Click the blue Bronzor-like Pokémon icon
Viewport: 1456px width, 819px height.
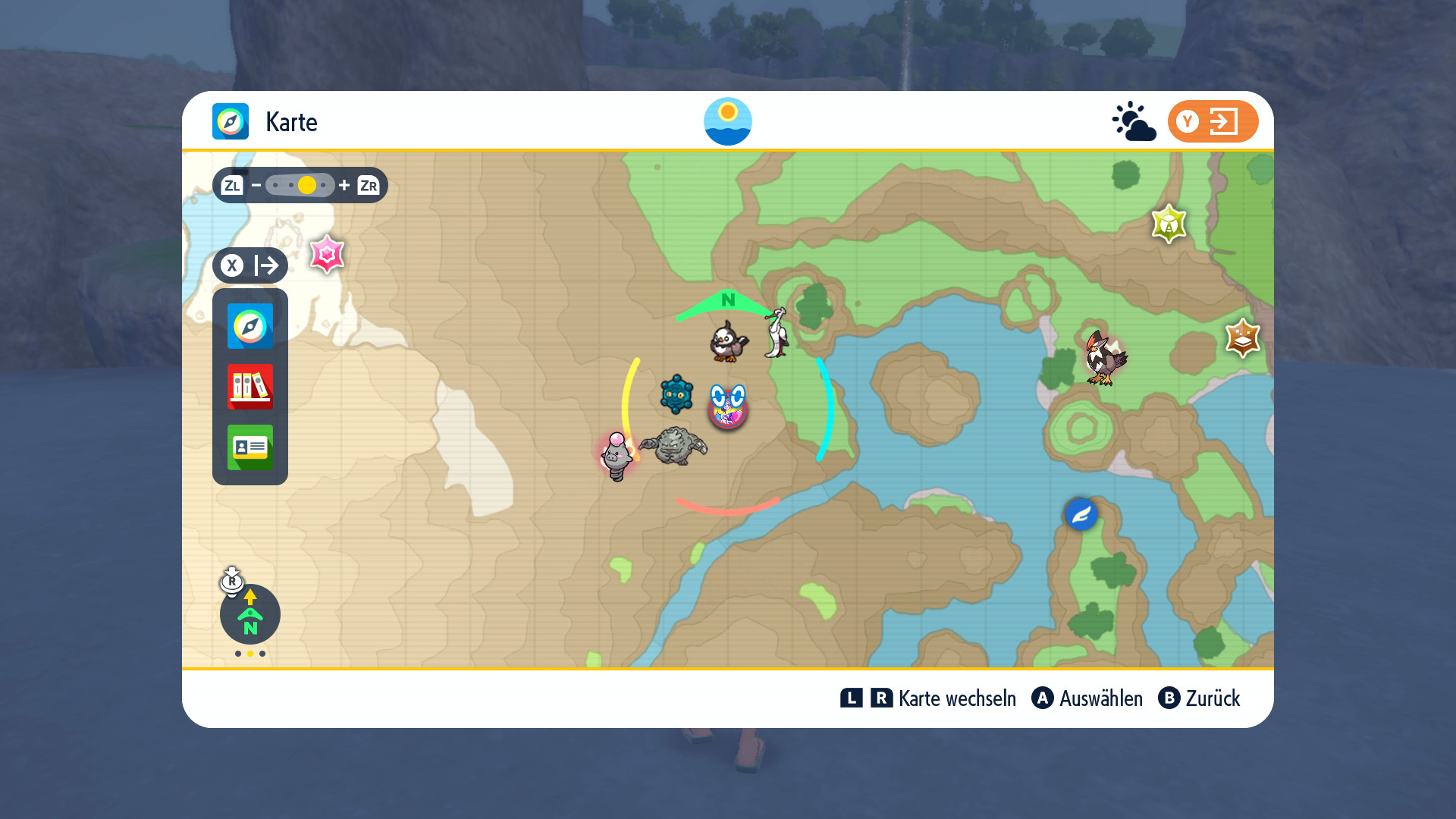tap(676, 394)
